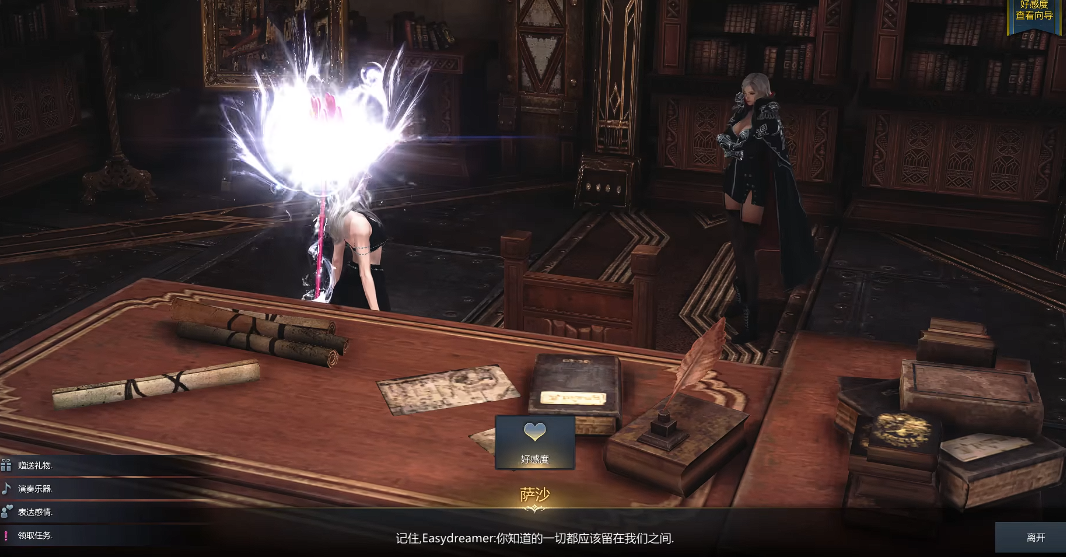Image resolution: width=1066 pixels, height=557 pixels.
Task: Click the 离开 (leave) button
Action: [x=1034, y=538]
